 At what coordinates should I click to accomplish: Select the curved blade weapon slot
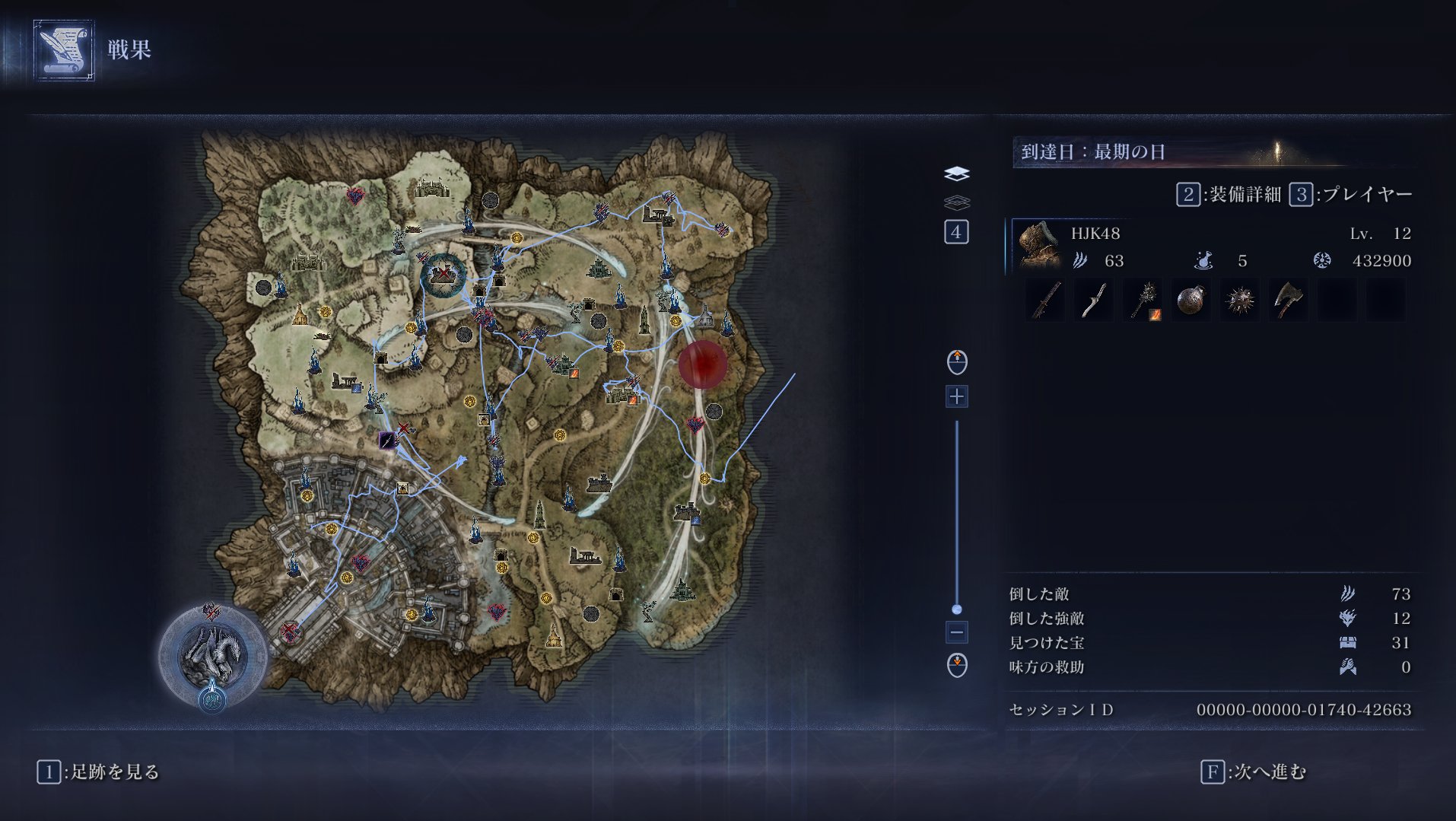click(x=1094, y=301)
